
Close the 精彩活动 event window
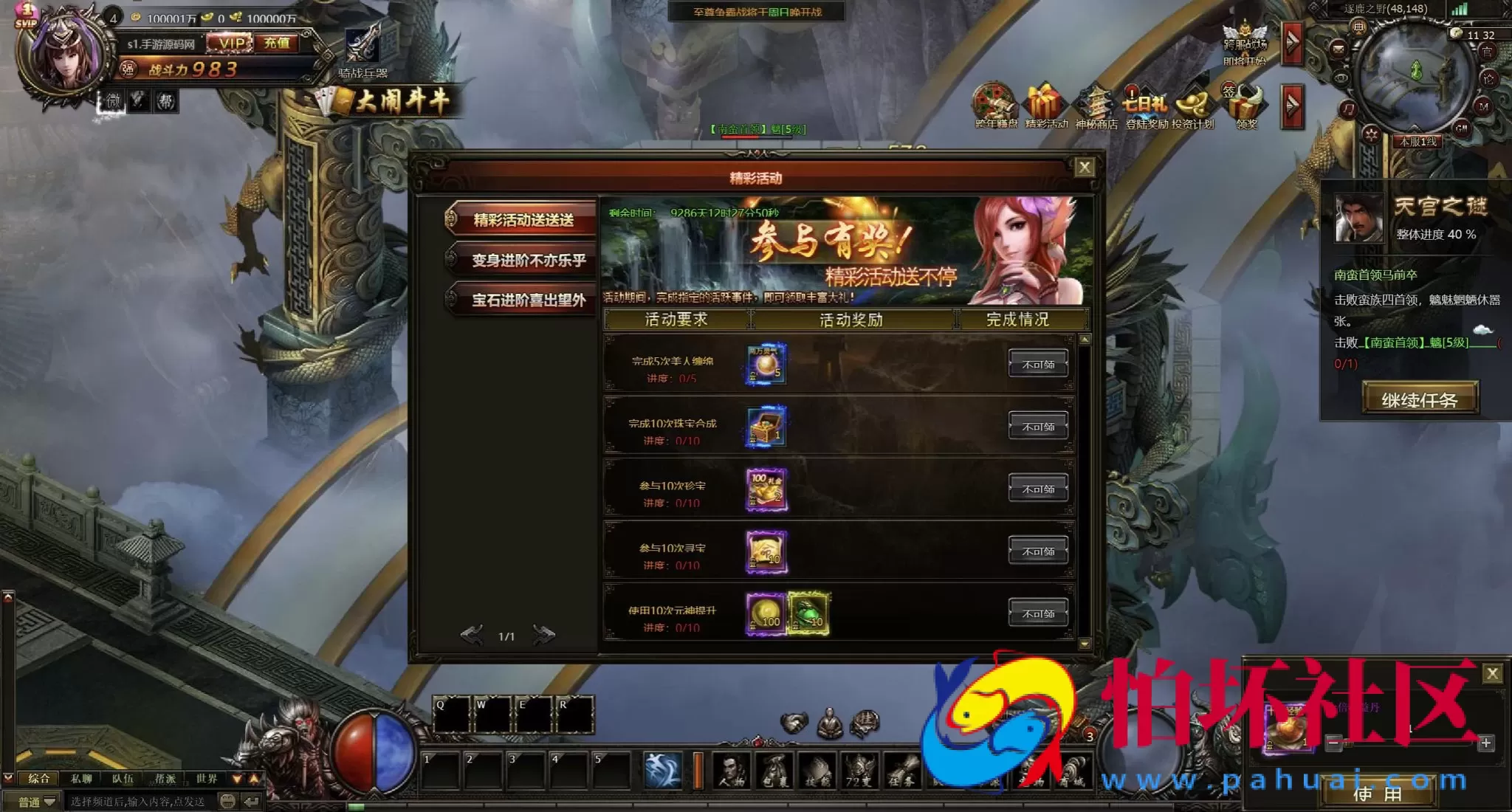(1084, 168)
